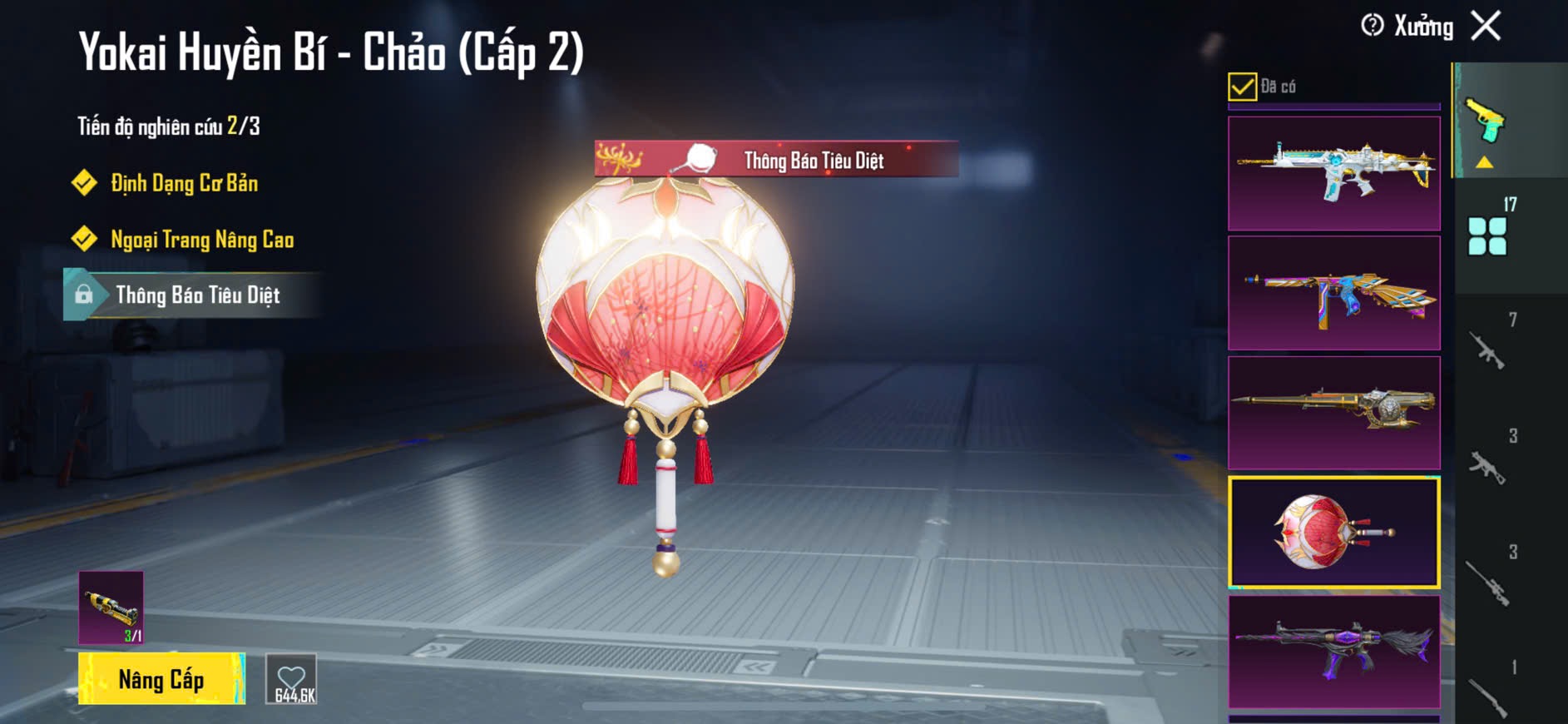The image size is (1568, 724).
Task: Select the white and gold rifle skin
Action: point(1333,173)
